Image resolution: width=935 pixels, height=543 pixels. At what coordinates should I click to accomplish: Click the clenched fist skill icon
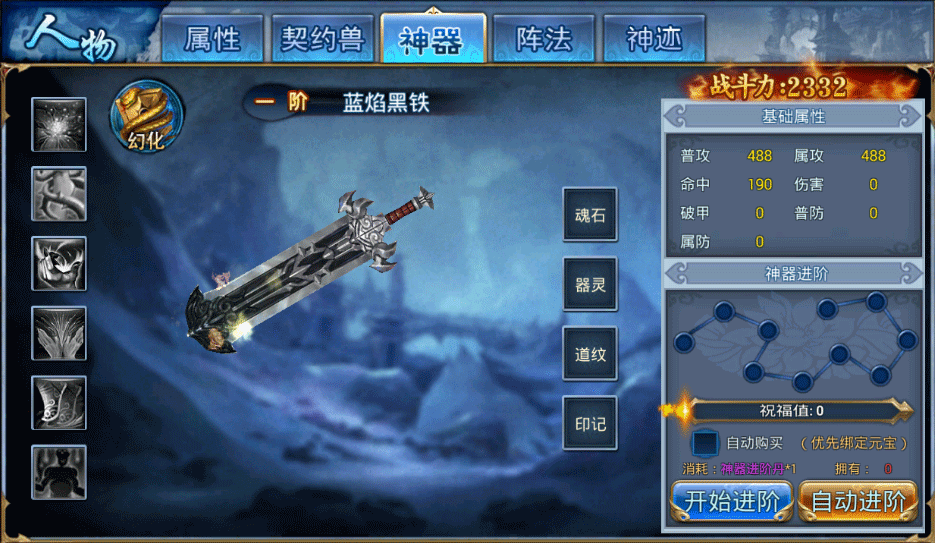pos(59,263)
